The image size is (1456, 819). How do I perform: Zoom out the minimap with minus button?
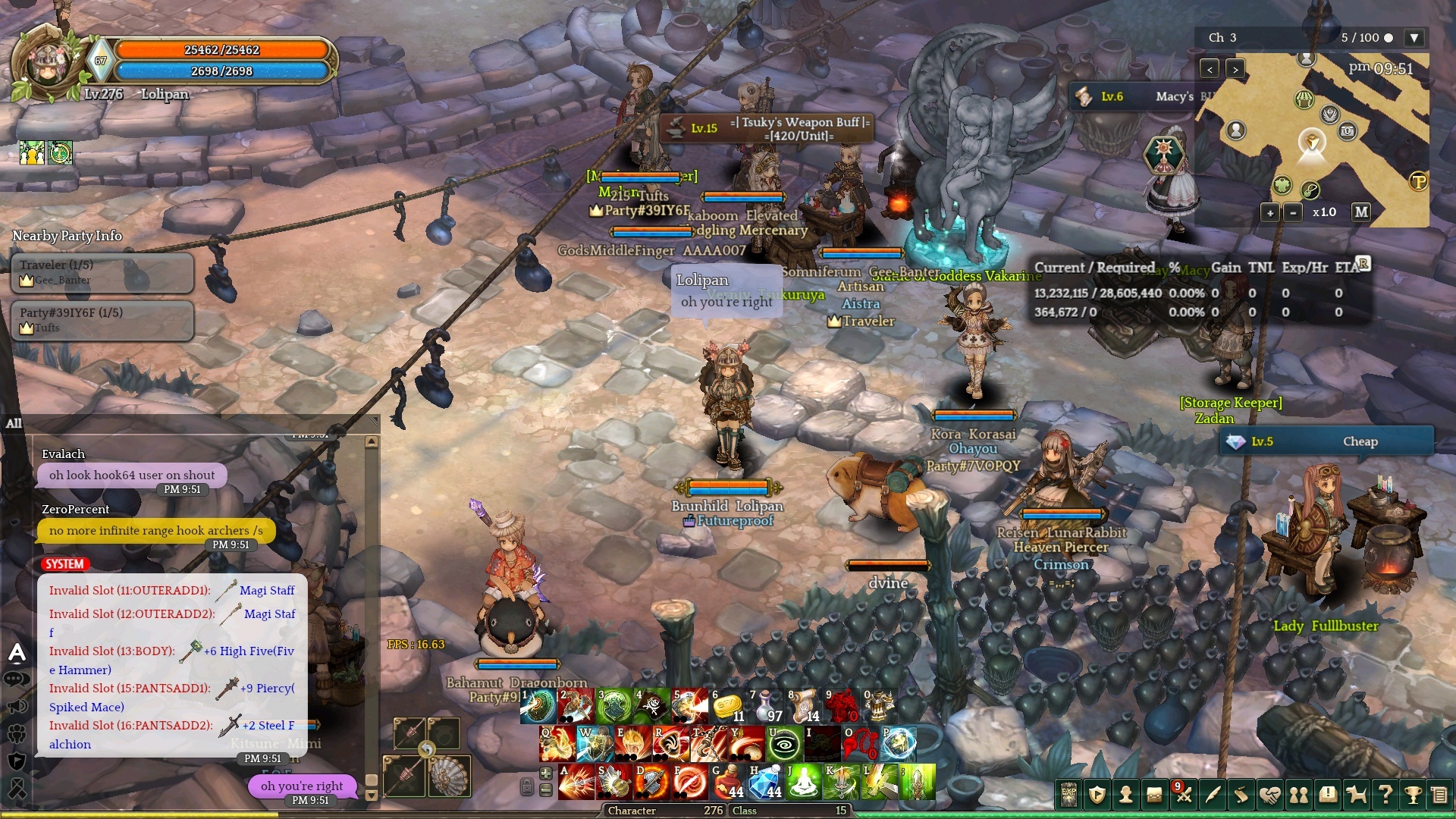(x=1293, y=213)
